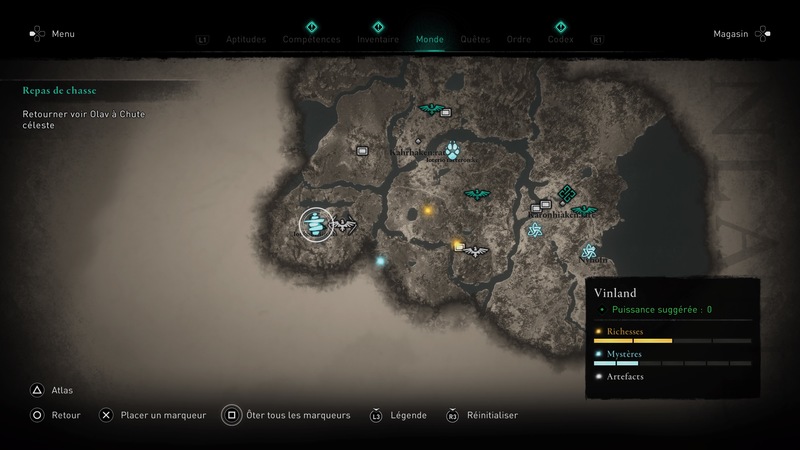Click the Mystères progress row
Screen dimensions: 800x450
[x=672, y=357]
